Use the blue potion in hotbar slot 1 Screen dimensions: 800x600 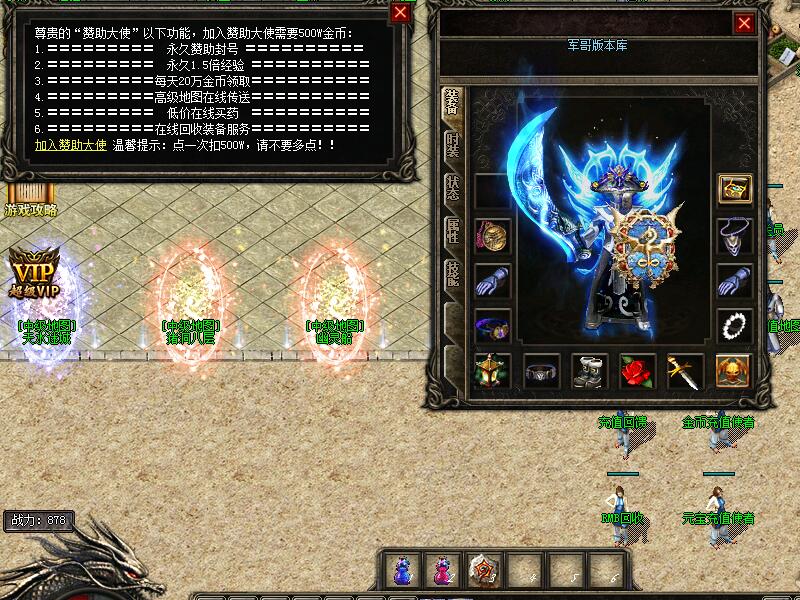(402, 570)
